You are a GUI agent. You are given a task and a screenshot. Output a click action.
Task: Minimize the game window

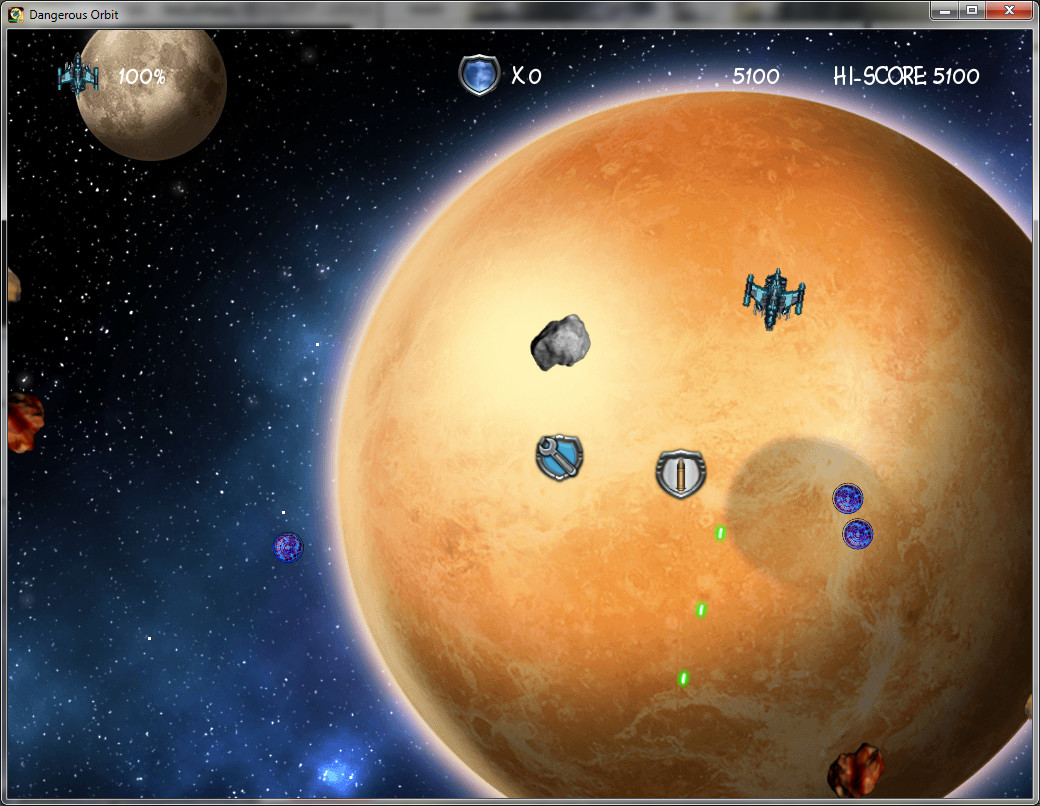(x=945, y=10)
